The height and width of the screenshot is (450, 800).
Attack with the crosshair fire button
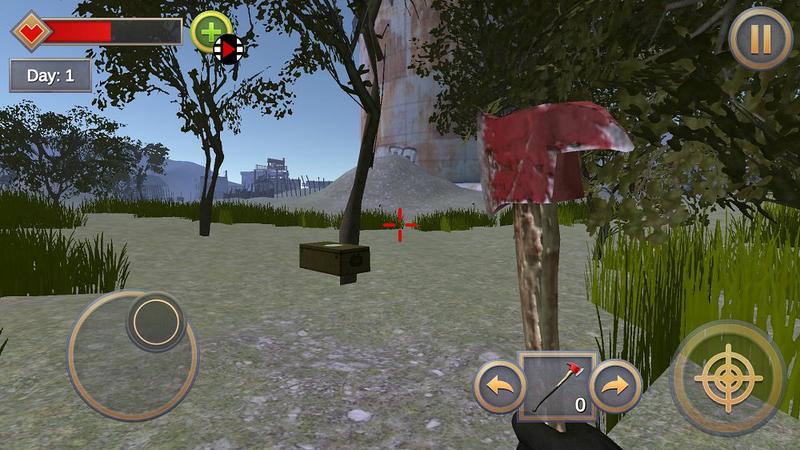(x=727, y=378)
